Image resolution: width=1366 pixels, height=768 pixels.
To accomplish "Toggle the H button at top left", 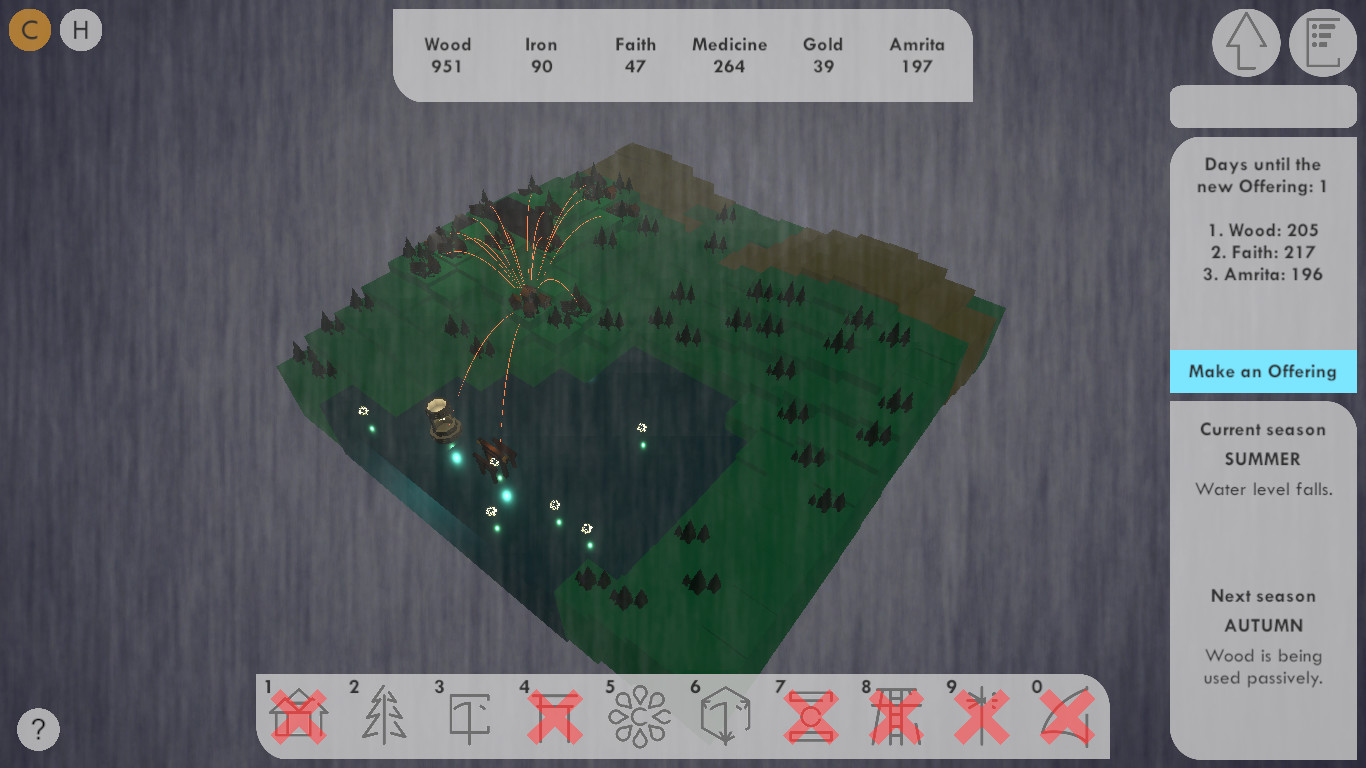I will [80, 29].
